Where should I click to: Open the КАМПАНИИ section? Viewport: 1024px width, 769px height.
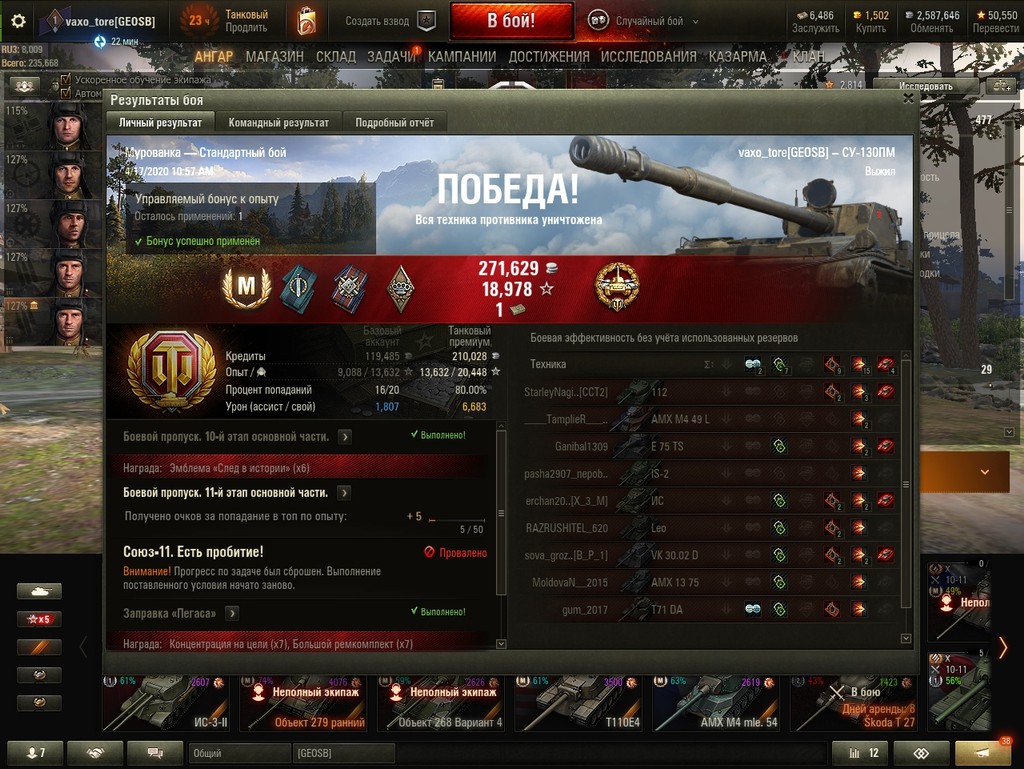coord(461,57)
